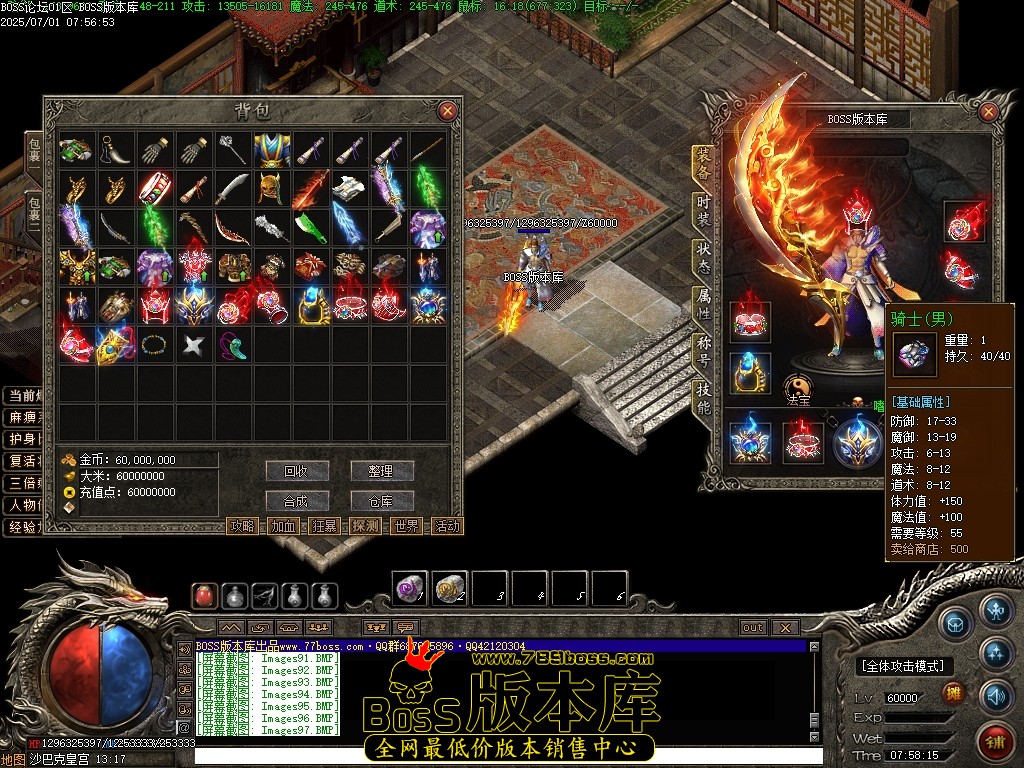This screenshot has width=1024, height=768.
Task: Click the full attack mode label
Action: coord(903,666)
